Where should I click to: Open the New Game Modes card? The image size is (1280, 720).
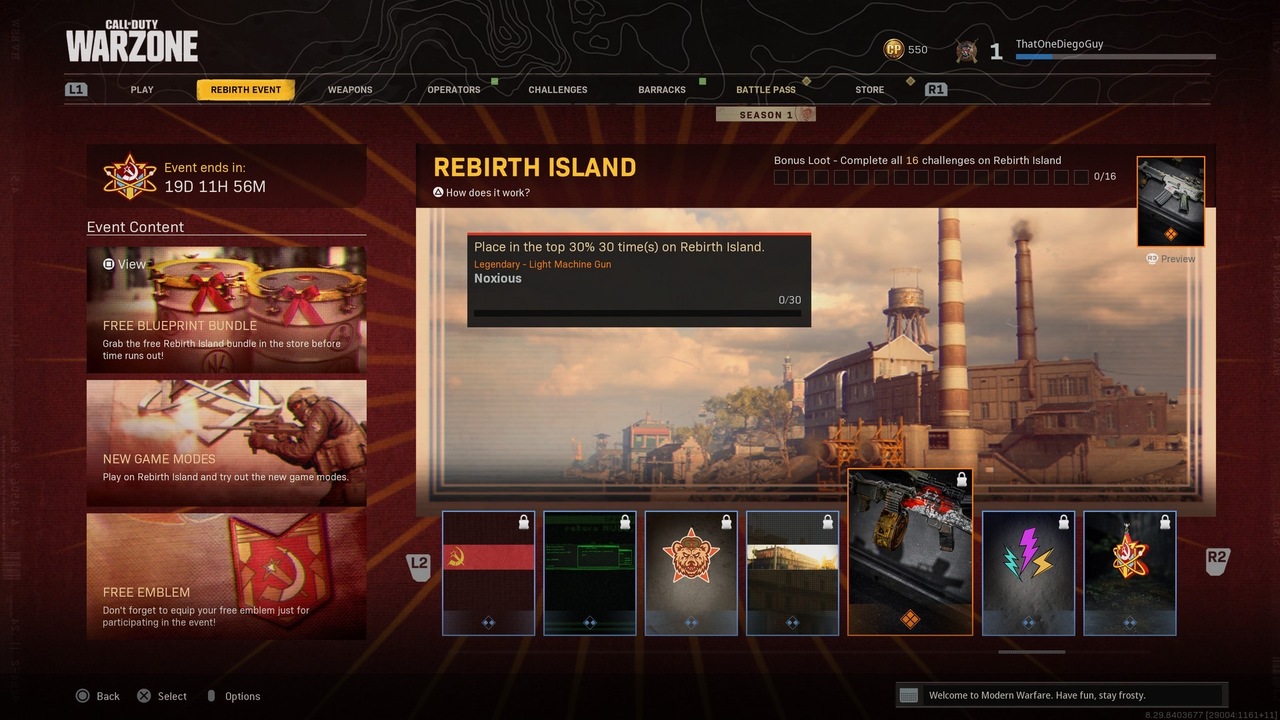226,443
